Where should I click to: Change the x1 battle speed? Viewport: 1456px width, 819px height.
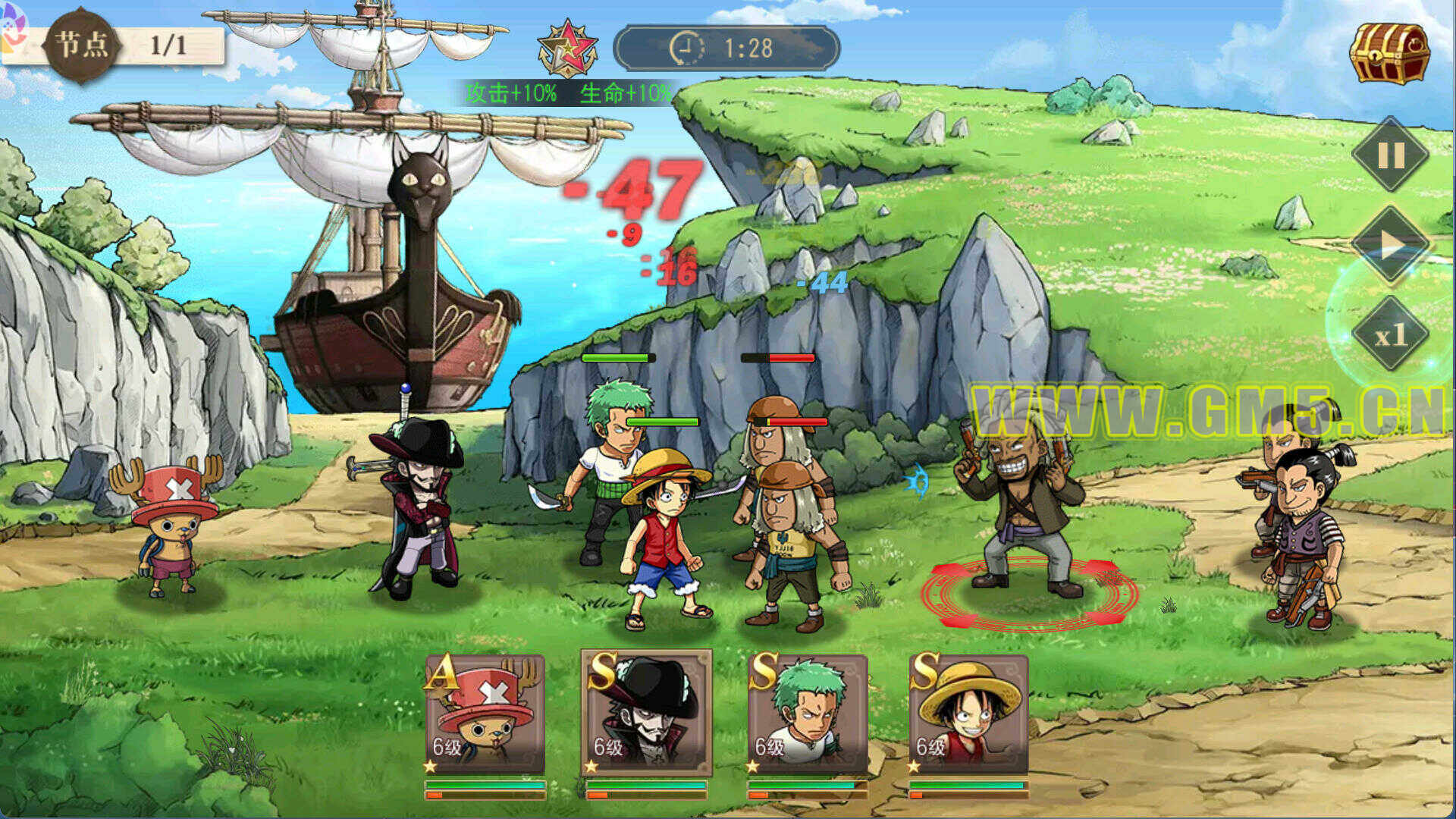click(1391, 334)
